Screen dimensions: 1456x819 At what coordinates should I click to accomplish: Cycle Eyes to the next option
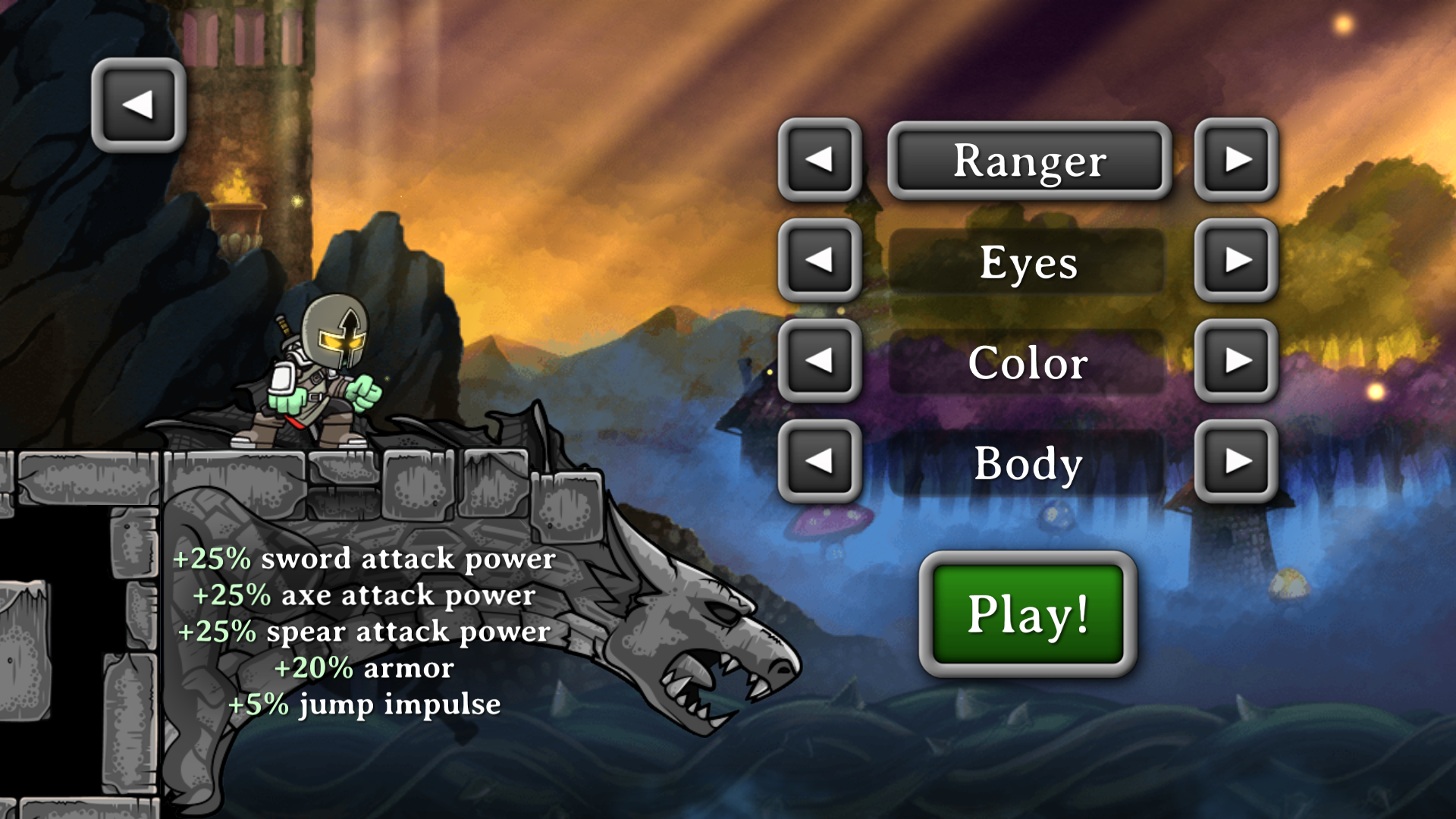click(x=1236, y=260)
